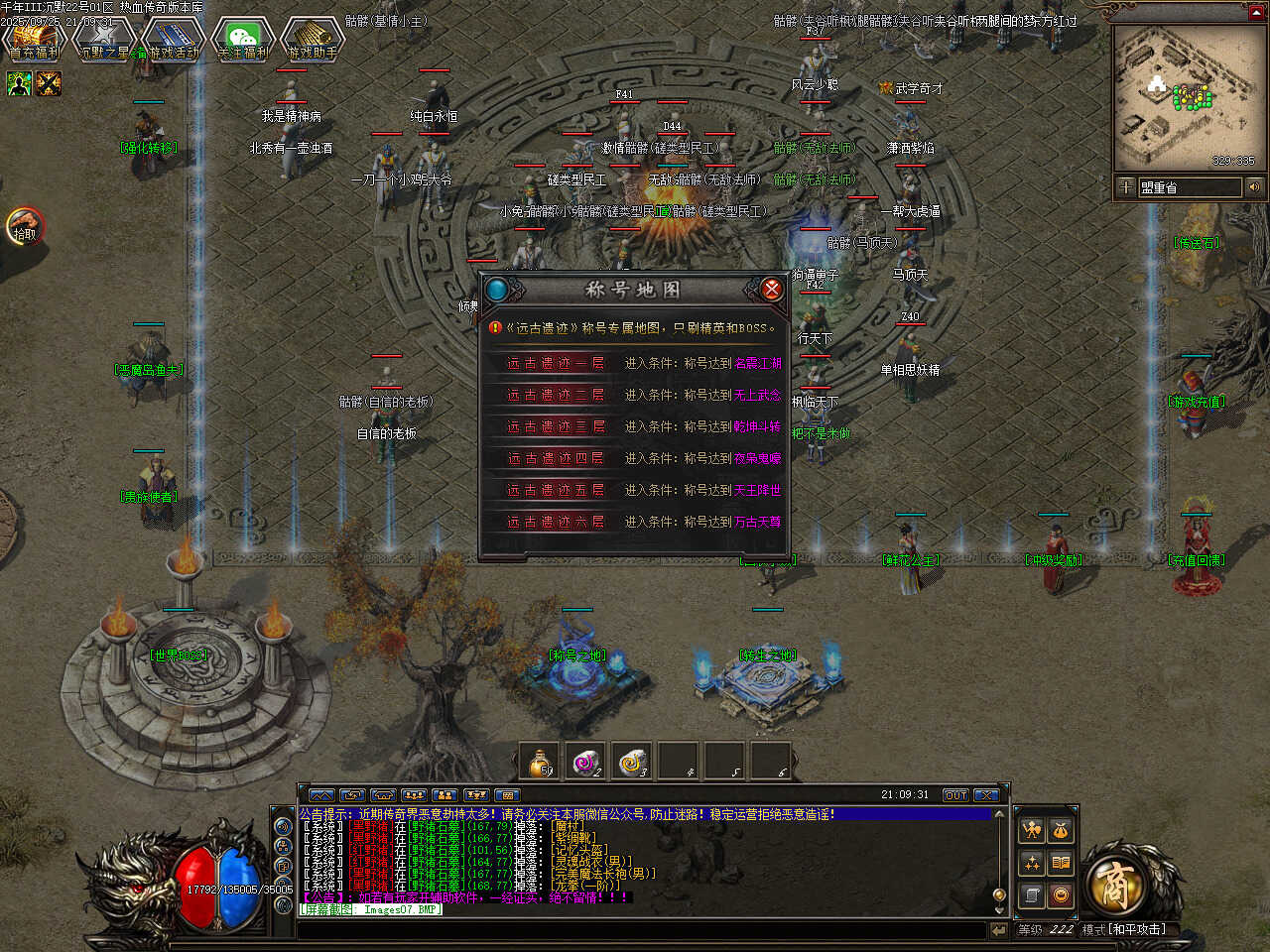Close the 称号地图 dialog

771,289
